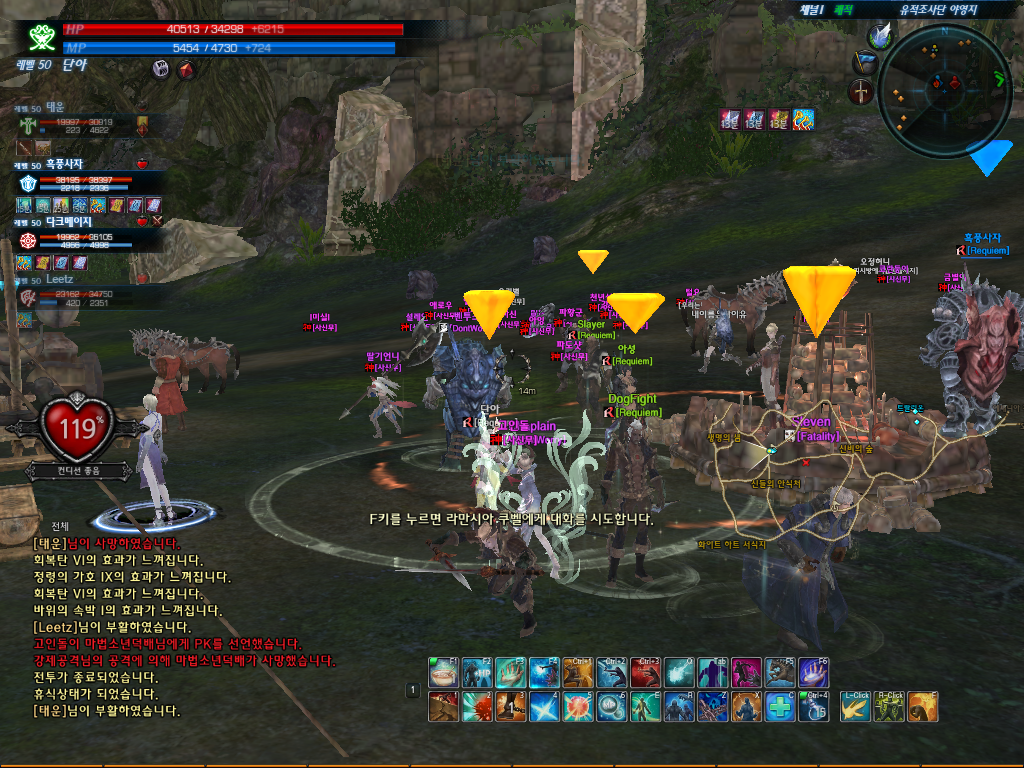1024x768 pixels.
Task: Click the dice icon under the MP bar
Action: (x=160, y=69)
